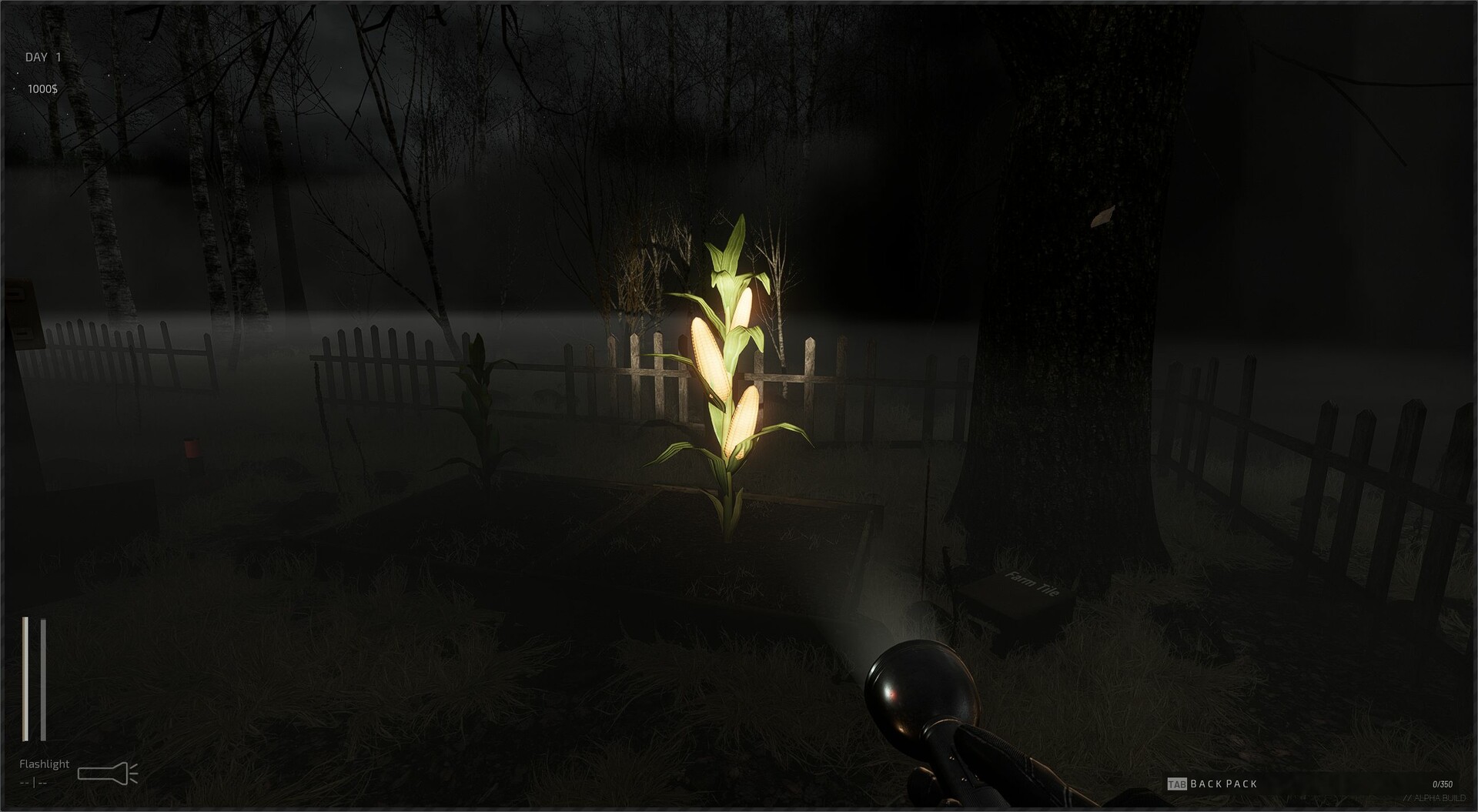Click the DAY 1 indicator top-left
The width and height of the screenshot is (1478, 812).
tap(42, 55)
